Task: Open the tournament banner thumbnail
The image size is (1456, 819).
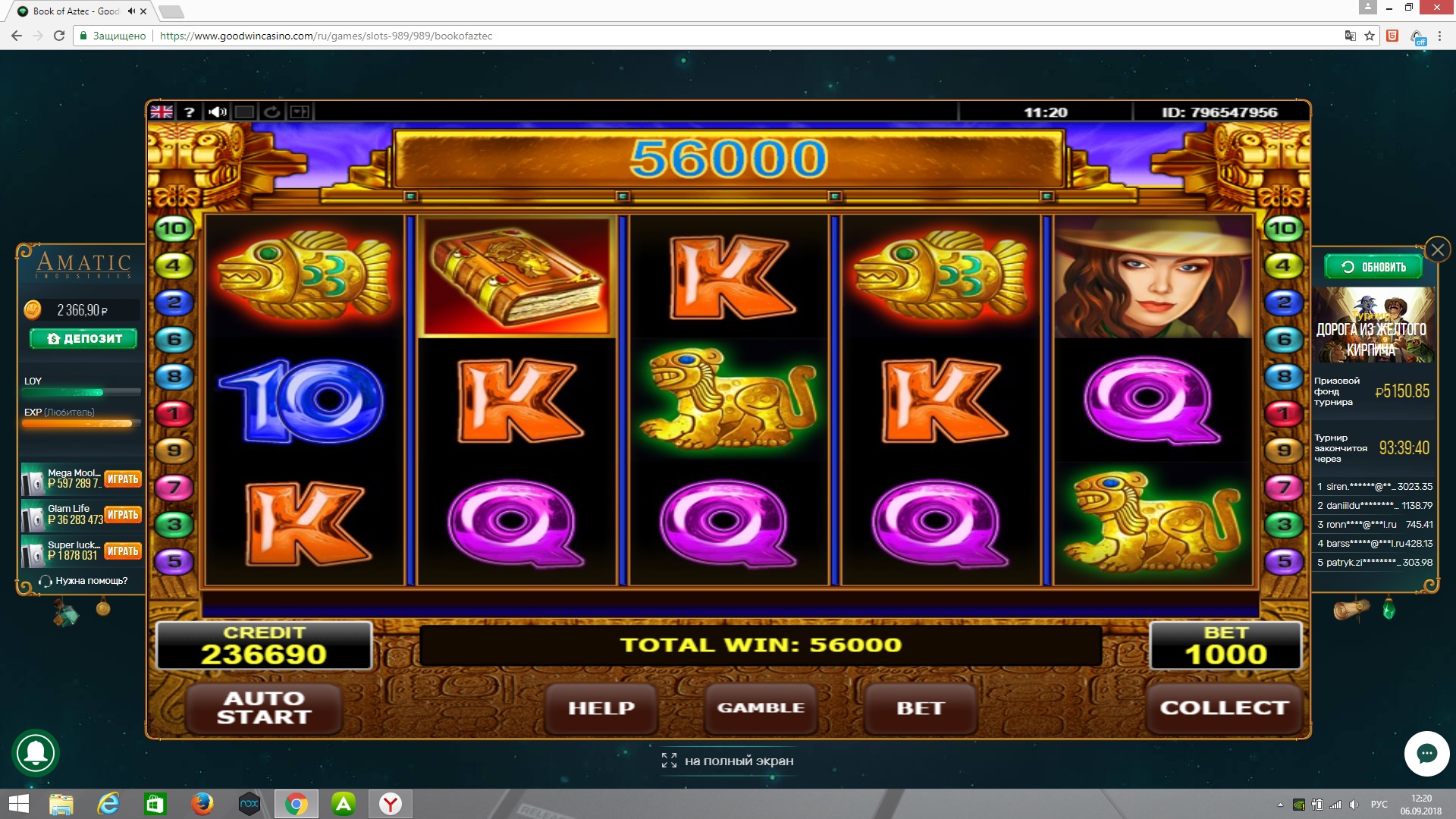Action: tap(1373, 325)
